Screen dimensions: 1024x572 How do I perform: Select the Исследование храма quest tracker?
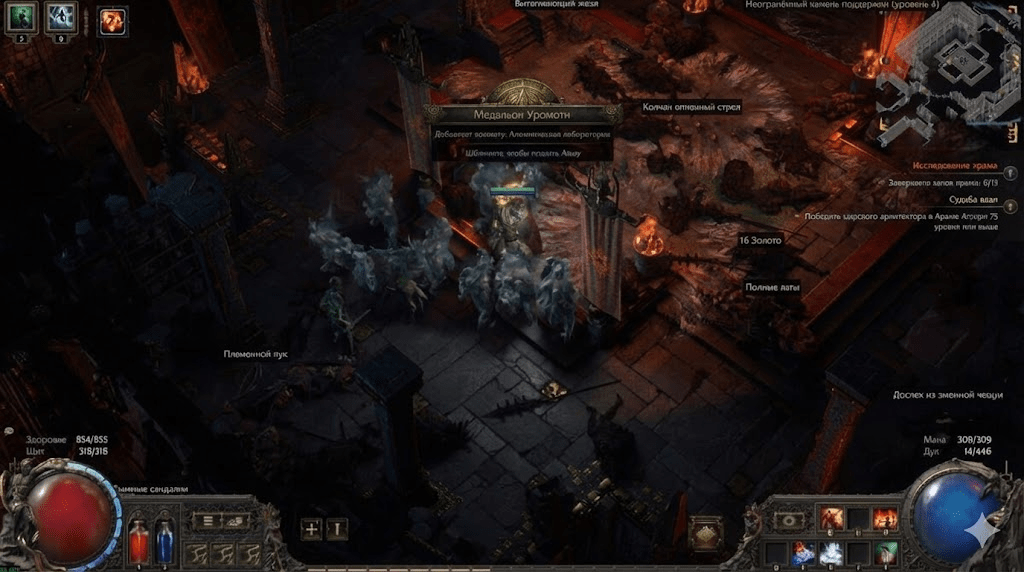[954, 166]
